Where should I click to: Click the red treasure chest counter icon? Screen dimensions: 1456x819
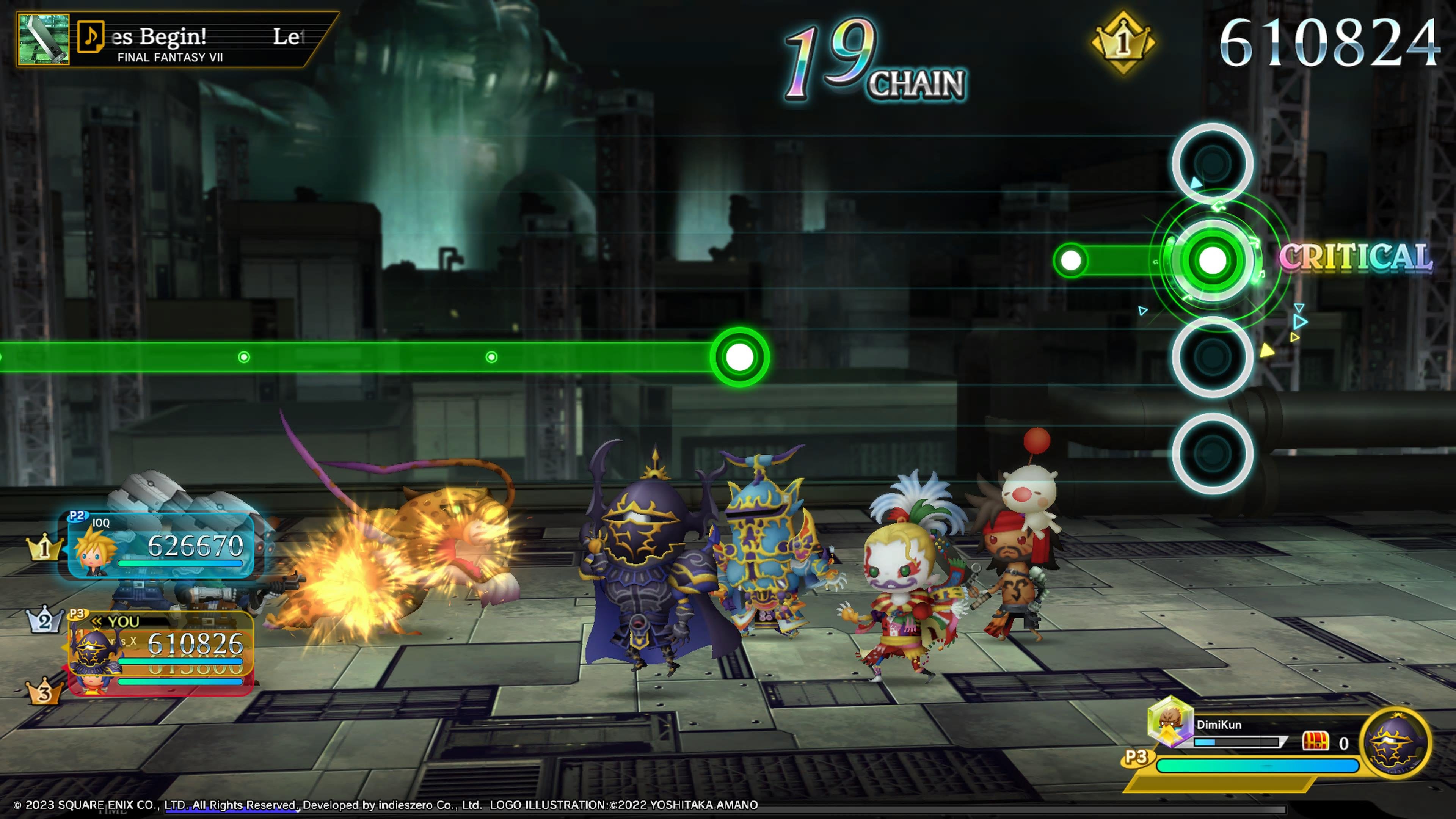coord(1315,742)
